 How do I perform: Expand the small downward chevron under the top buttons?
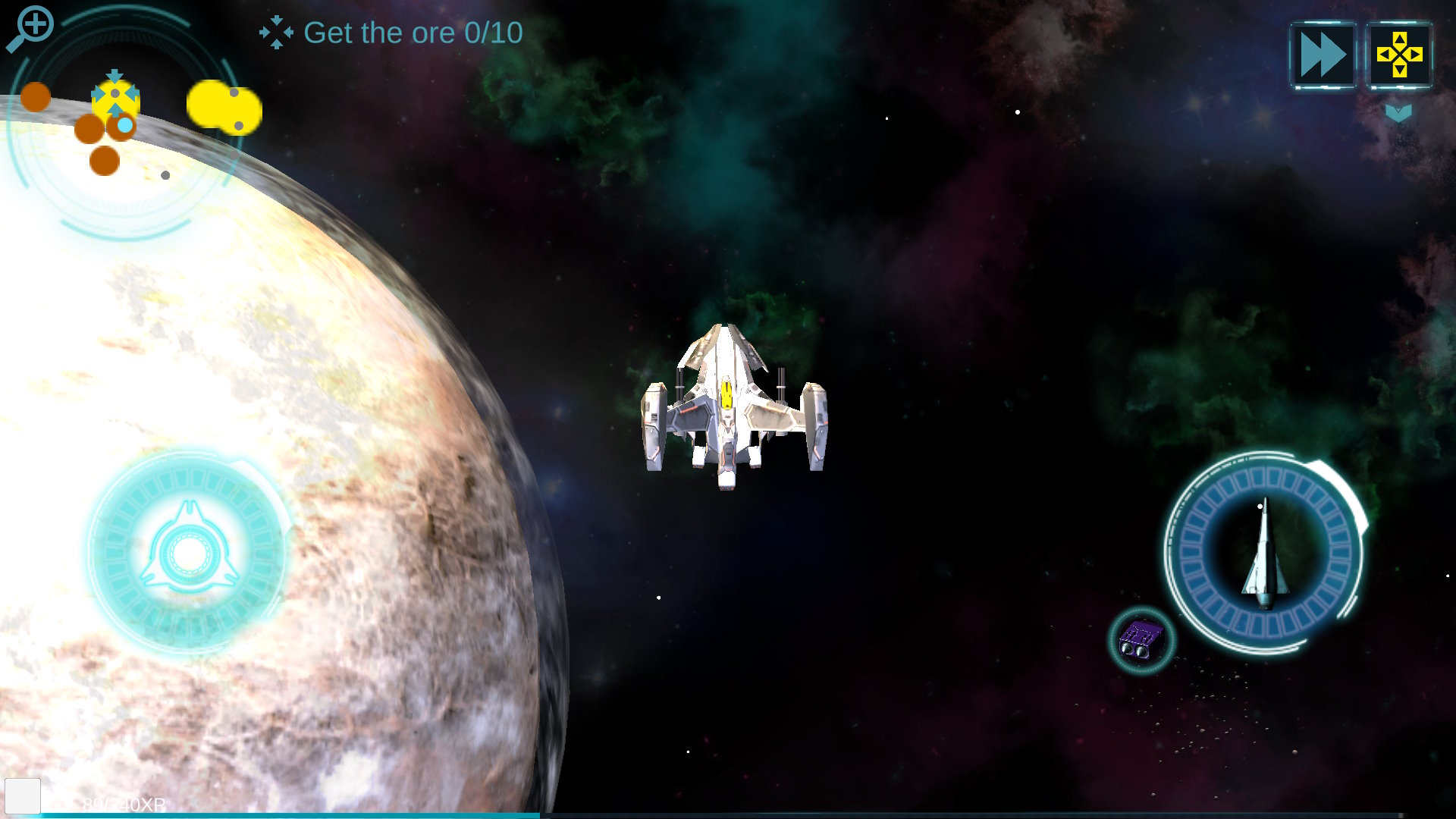(1398, 114)
